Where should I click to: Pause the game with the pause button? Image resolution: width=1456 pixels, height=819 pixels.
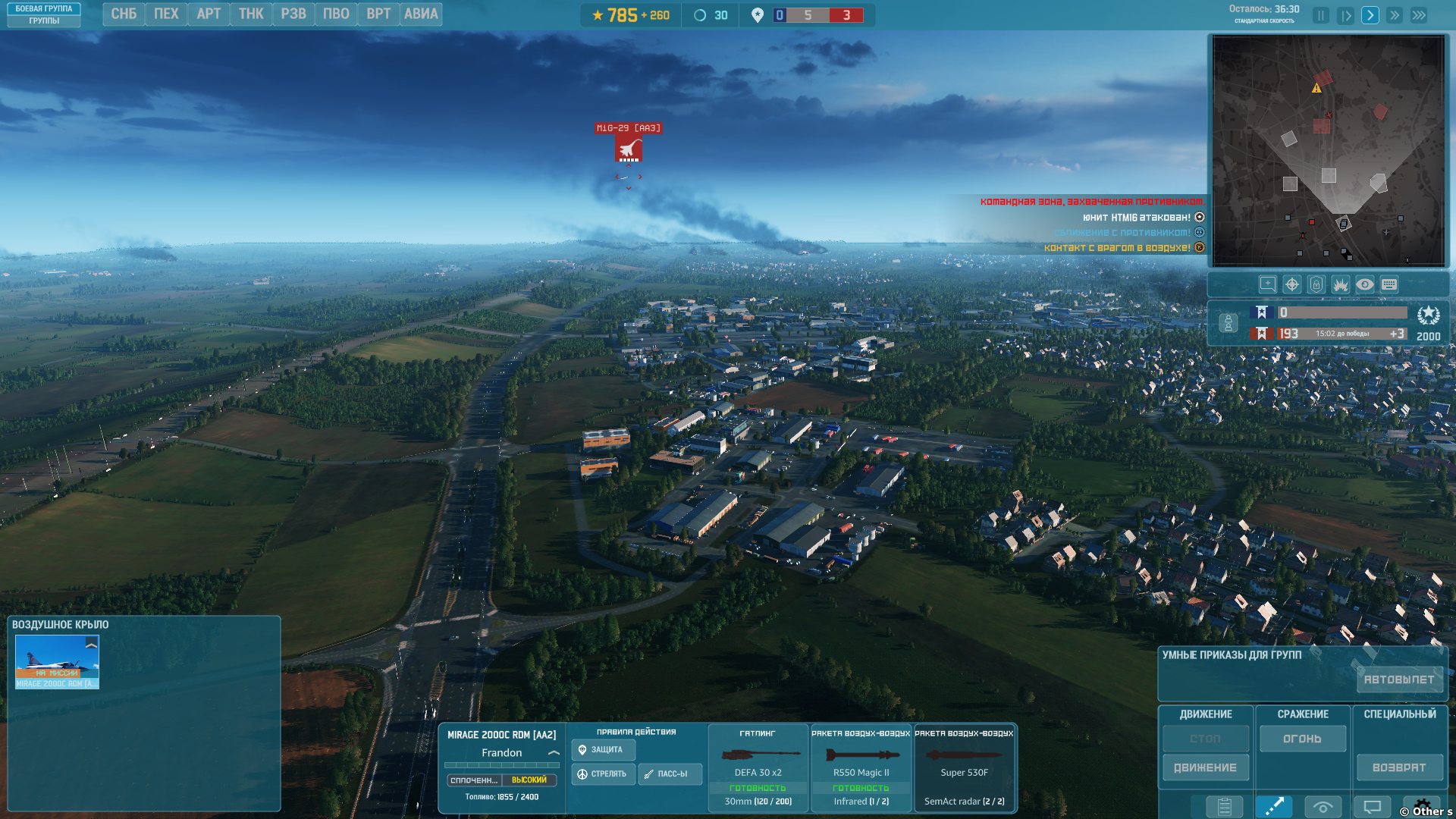pyautogui.click(x=1321, y=15)
